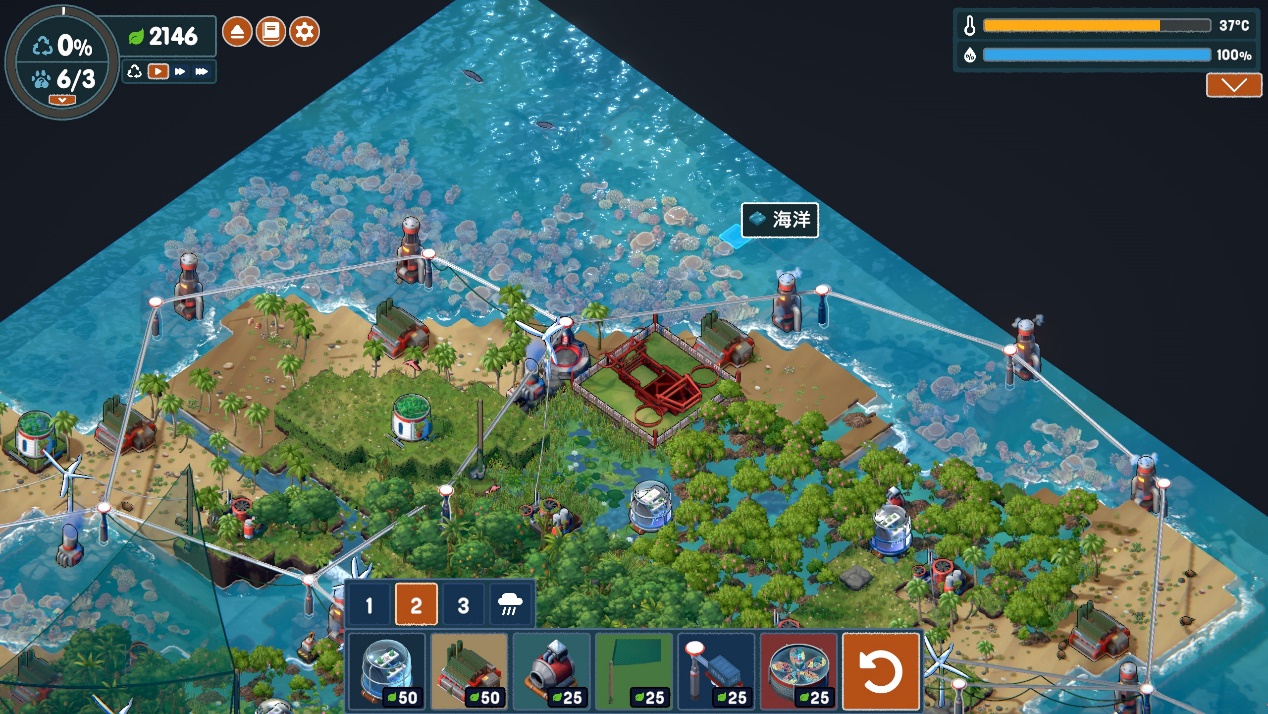This screenshot has width=1268, height=714.
Task: Toggle the recycle mode icon beside speed controls
Action: point(135,71)
